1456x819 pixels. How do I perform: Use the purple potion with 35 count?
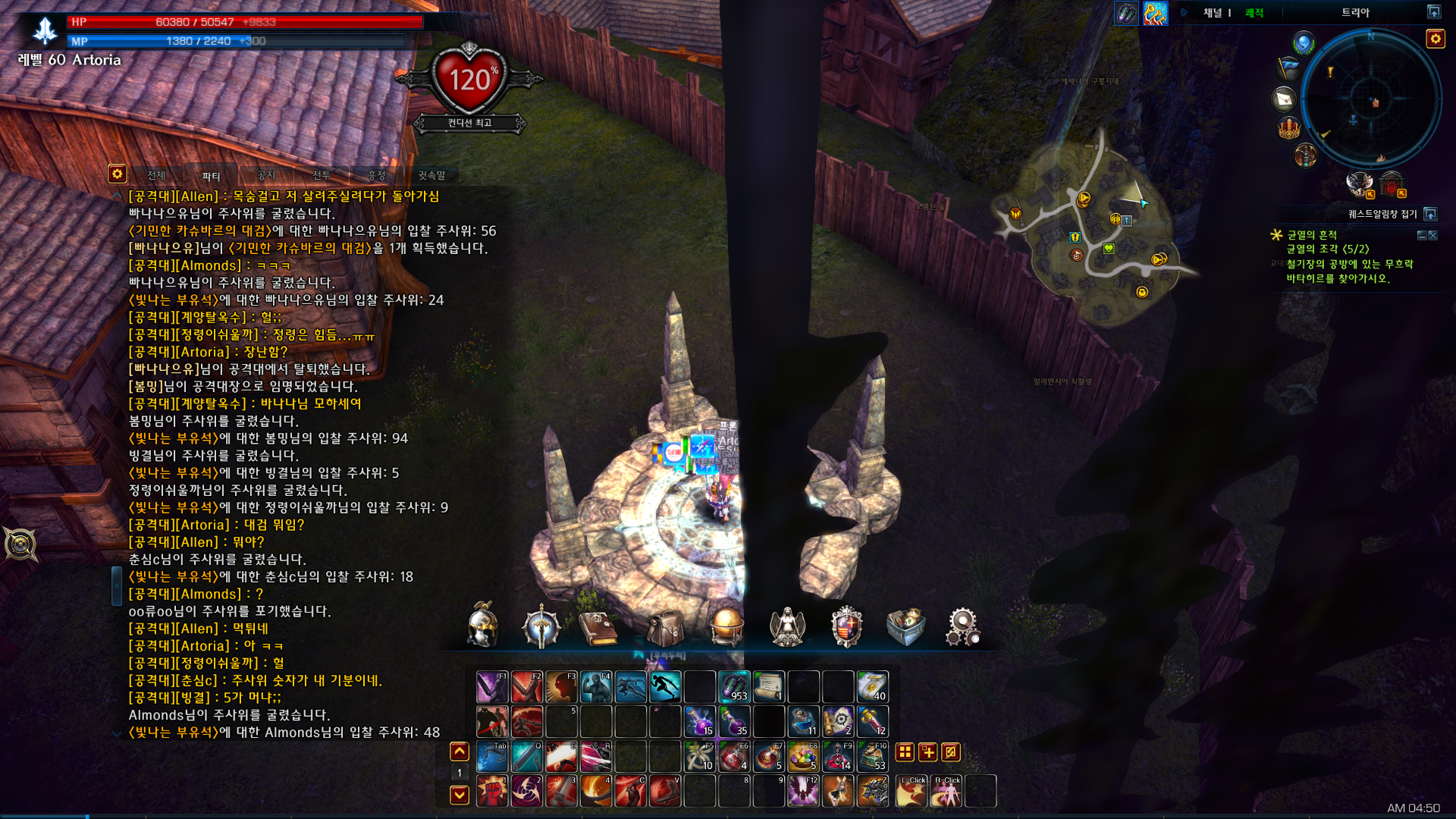(x=734, y=721)
